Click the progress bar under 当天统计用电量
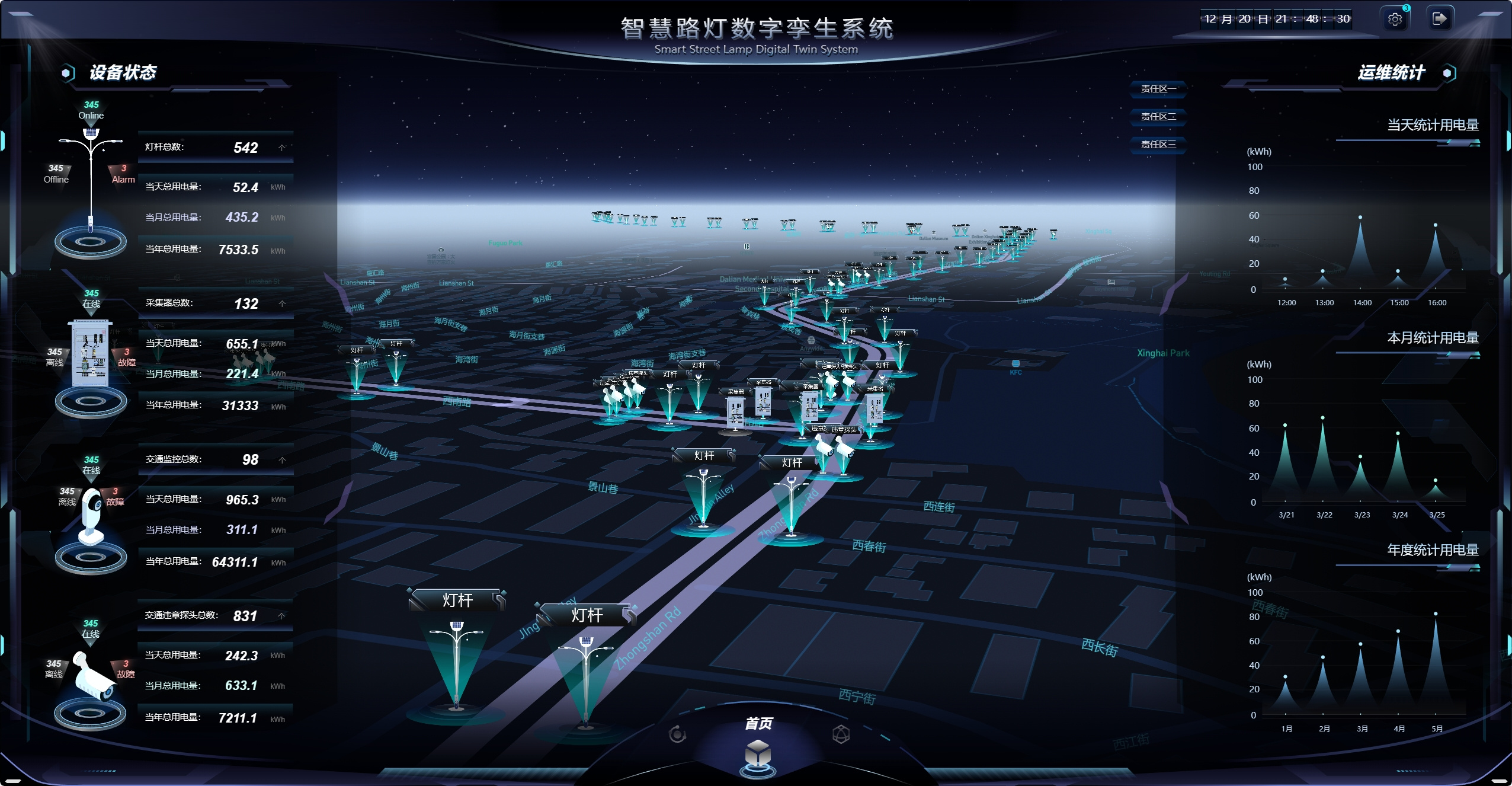The width and height of the screenshot is (1512, 786). tap(1410, 140)
